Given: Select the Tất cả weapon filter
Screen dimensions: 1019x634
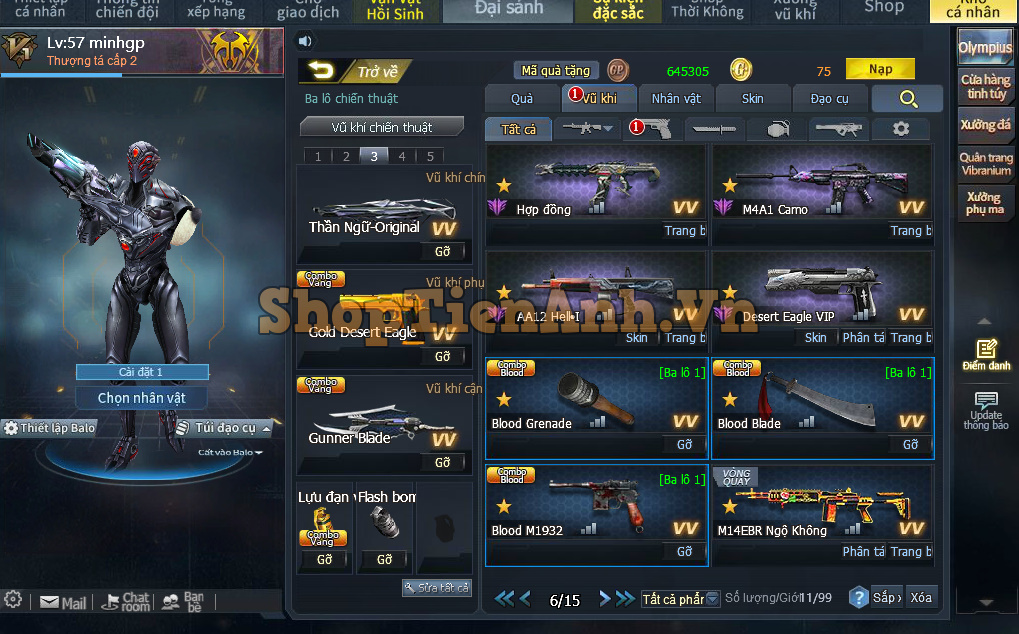Looking at the screenshot, I should [518, 129].
